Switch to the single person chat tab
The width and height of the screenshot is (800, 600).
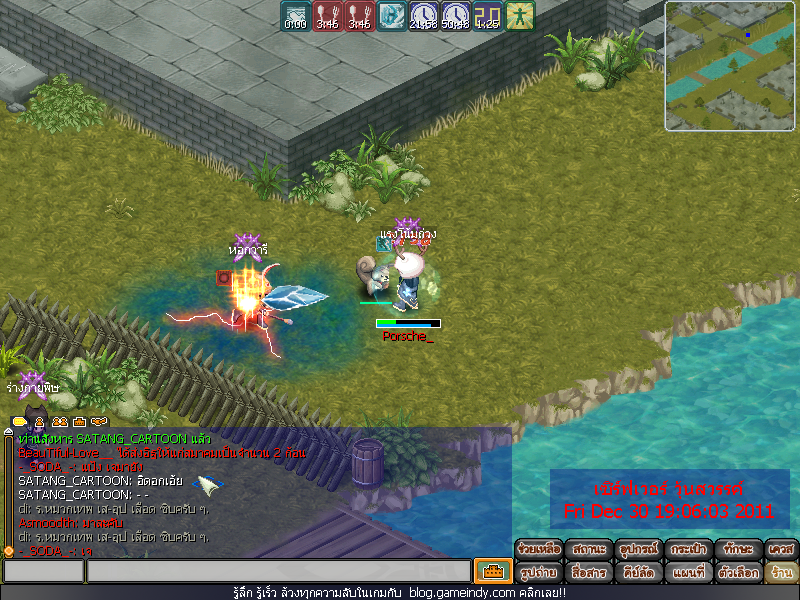[39, 422]
